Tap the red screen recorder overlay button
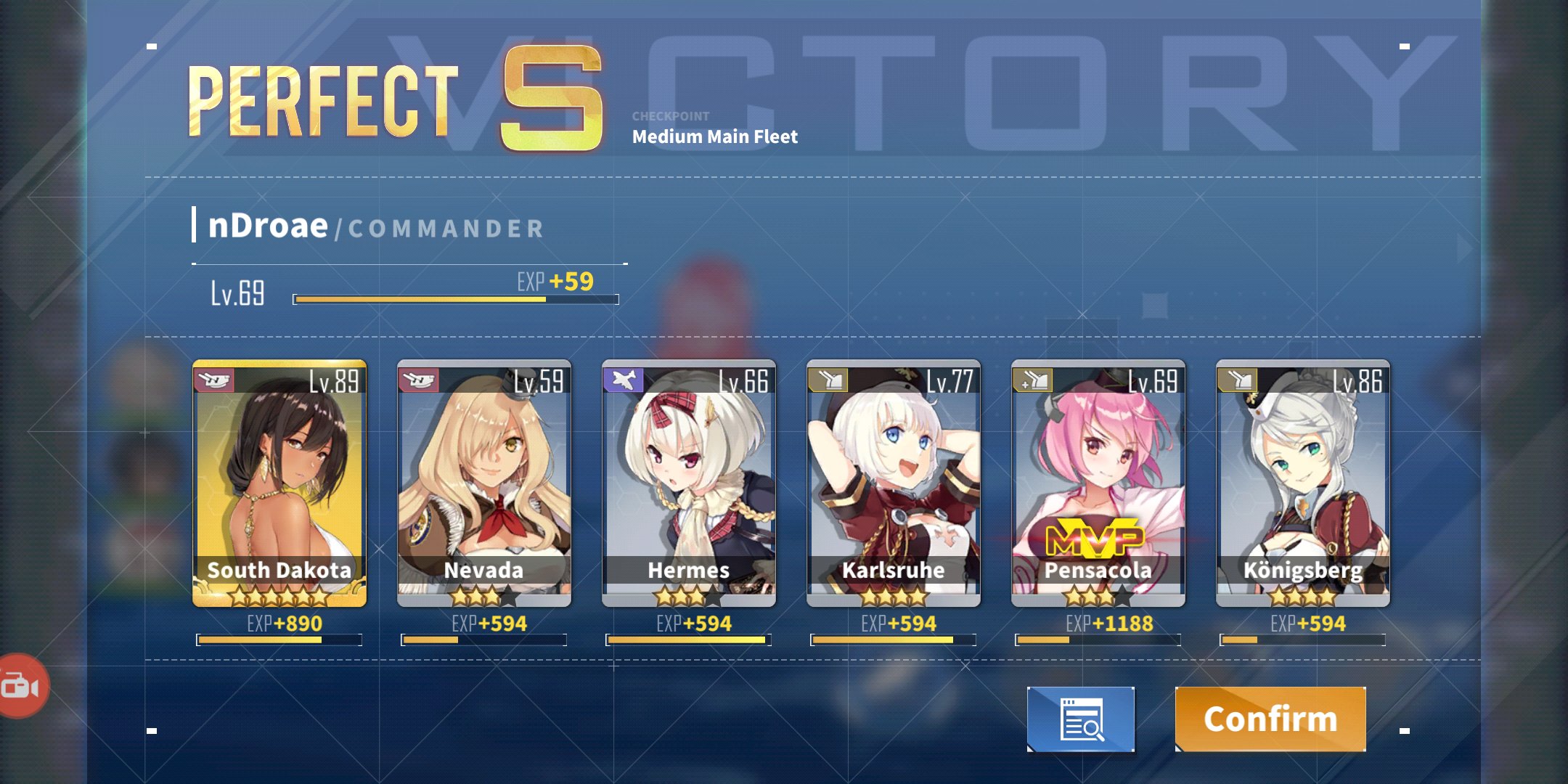 (x=22, y=685)
